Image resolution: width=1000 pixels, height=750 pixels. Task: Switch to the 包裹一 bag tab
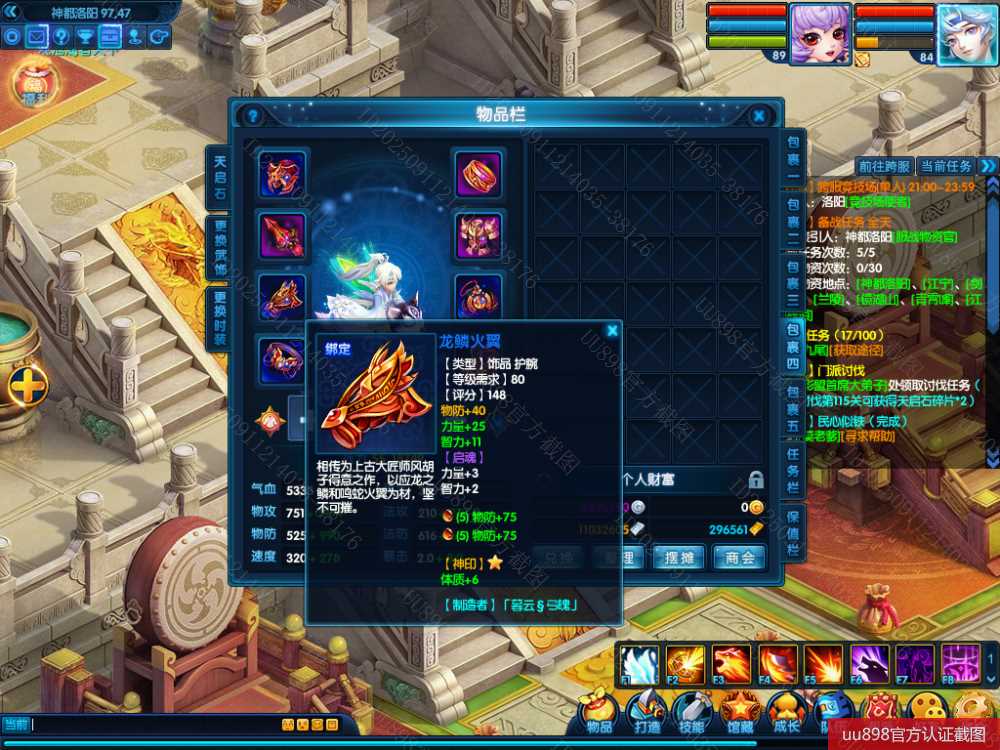pyautogui.click(x=792, y=157)
